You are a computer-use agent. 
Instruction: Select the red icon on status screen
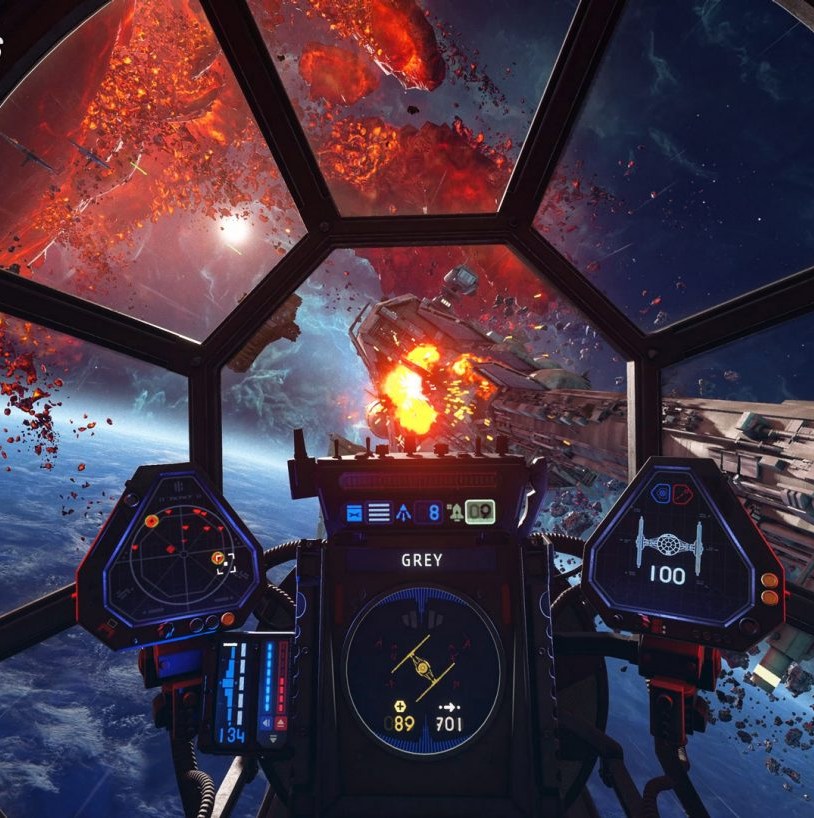pos(681,493)
